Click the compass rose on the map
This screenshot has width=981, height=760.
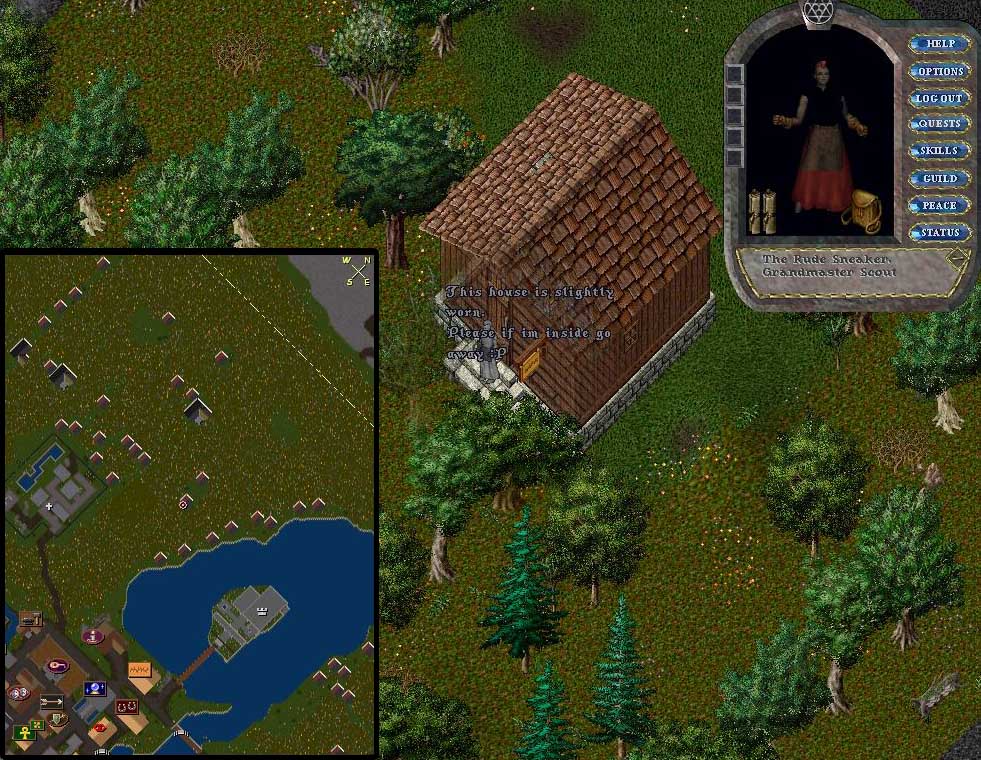pyautogui.click(x=357, y=271)
